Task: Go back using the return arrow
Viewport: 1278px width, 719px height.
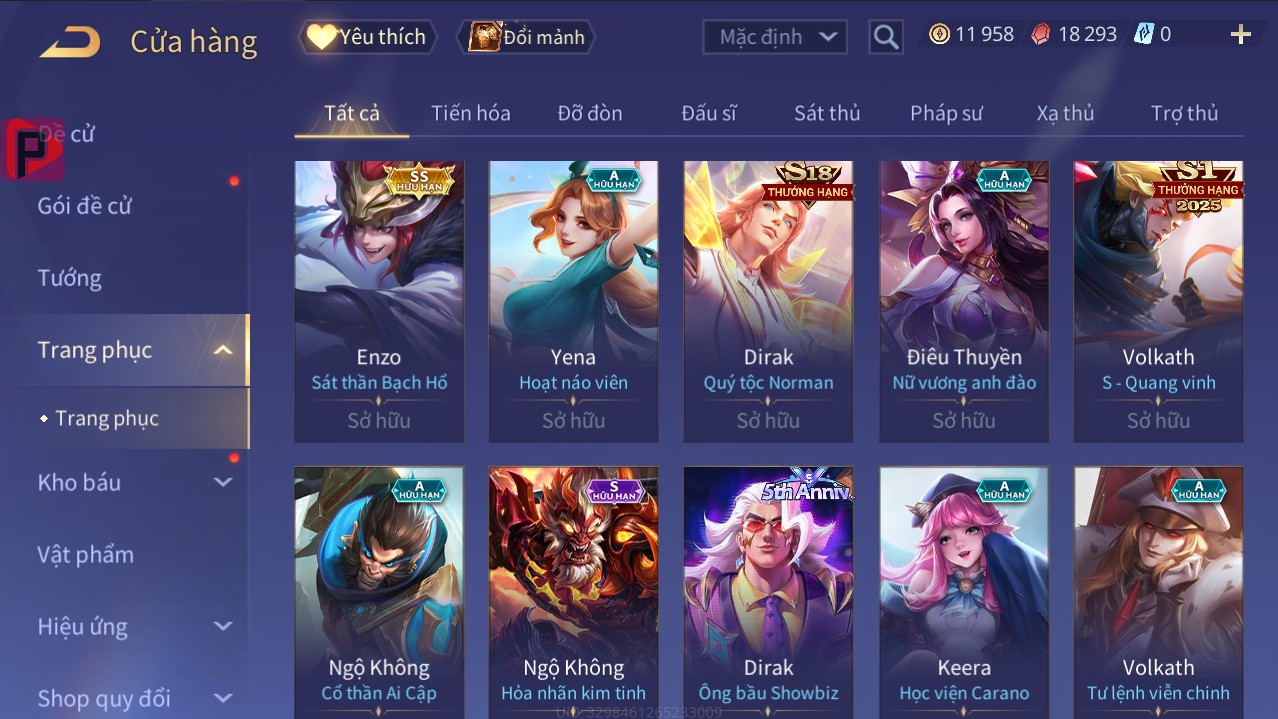Action: click(x=70, y=42)
